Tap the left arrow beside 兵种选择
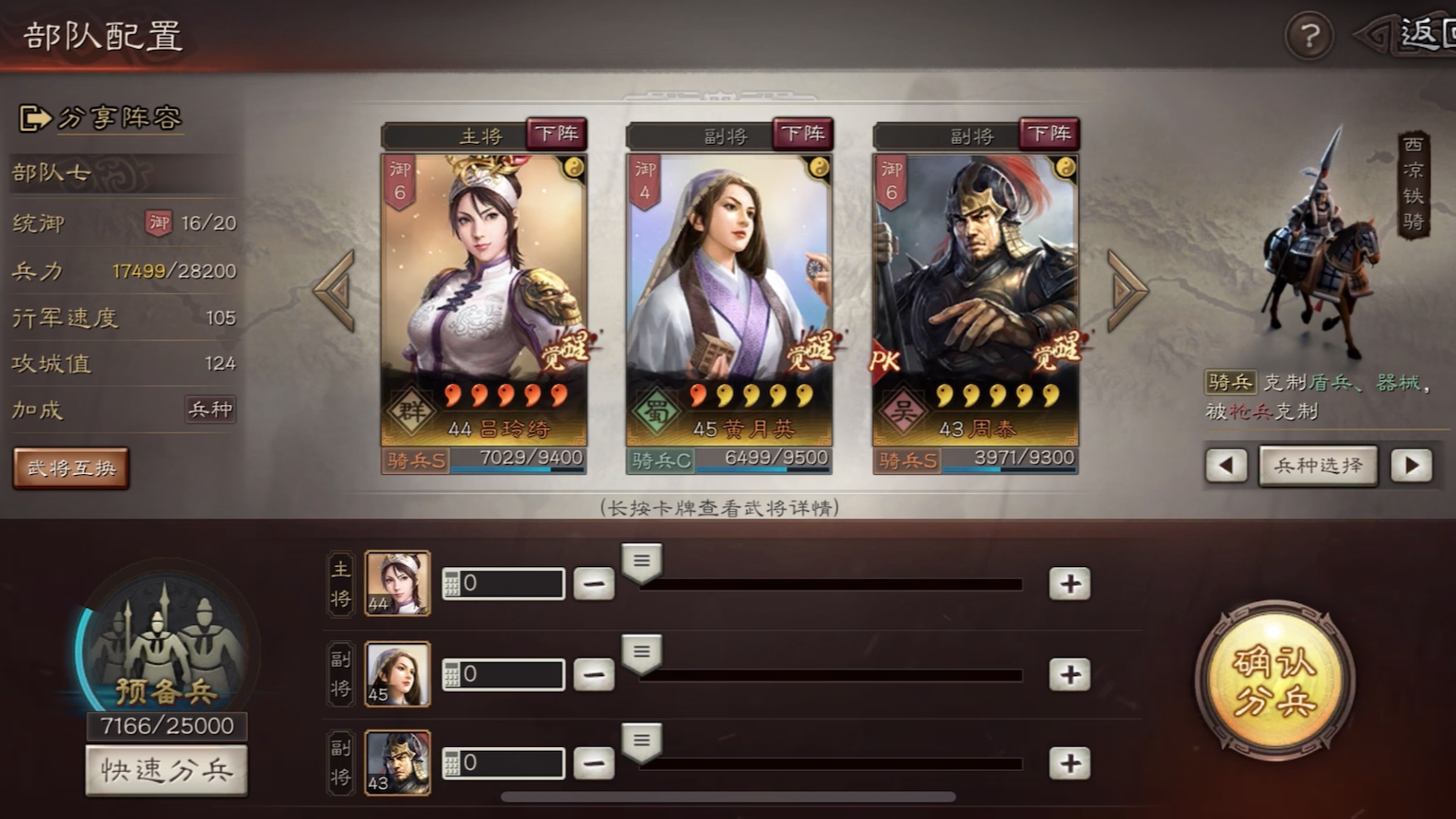 (x=1226, y=467)
